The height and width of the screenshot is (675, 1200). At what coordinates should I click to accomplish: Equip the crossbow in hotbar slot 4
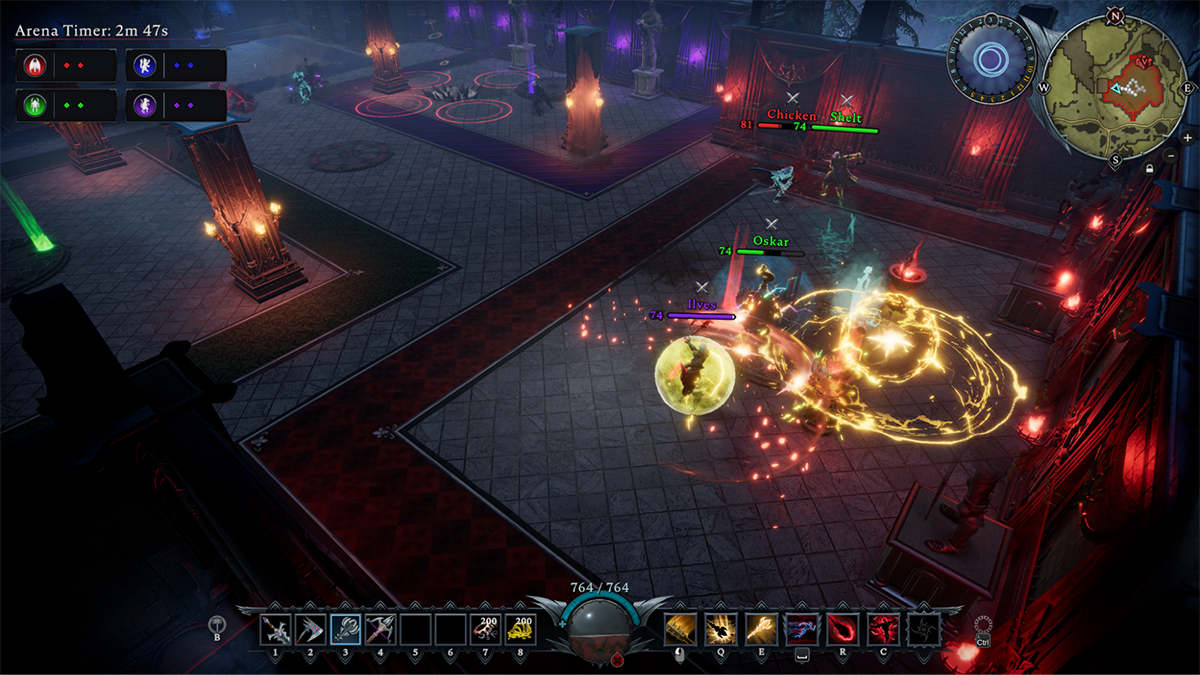point(380,629)
